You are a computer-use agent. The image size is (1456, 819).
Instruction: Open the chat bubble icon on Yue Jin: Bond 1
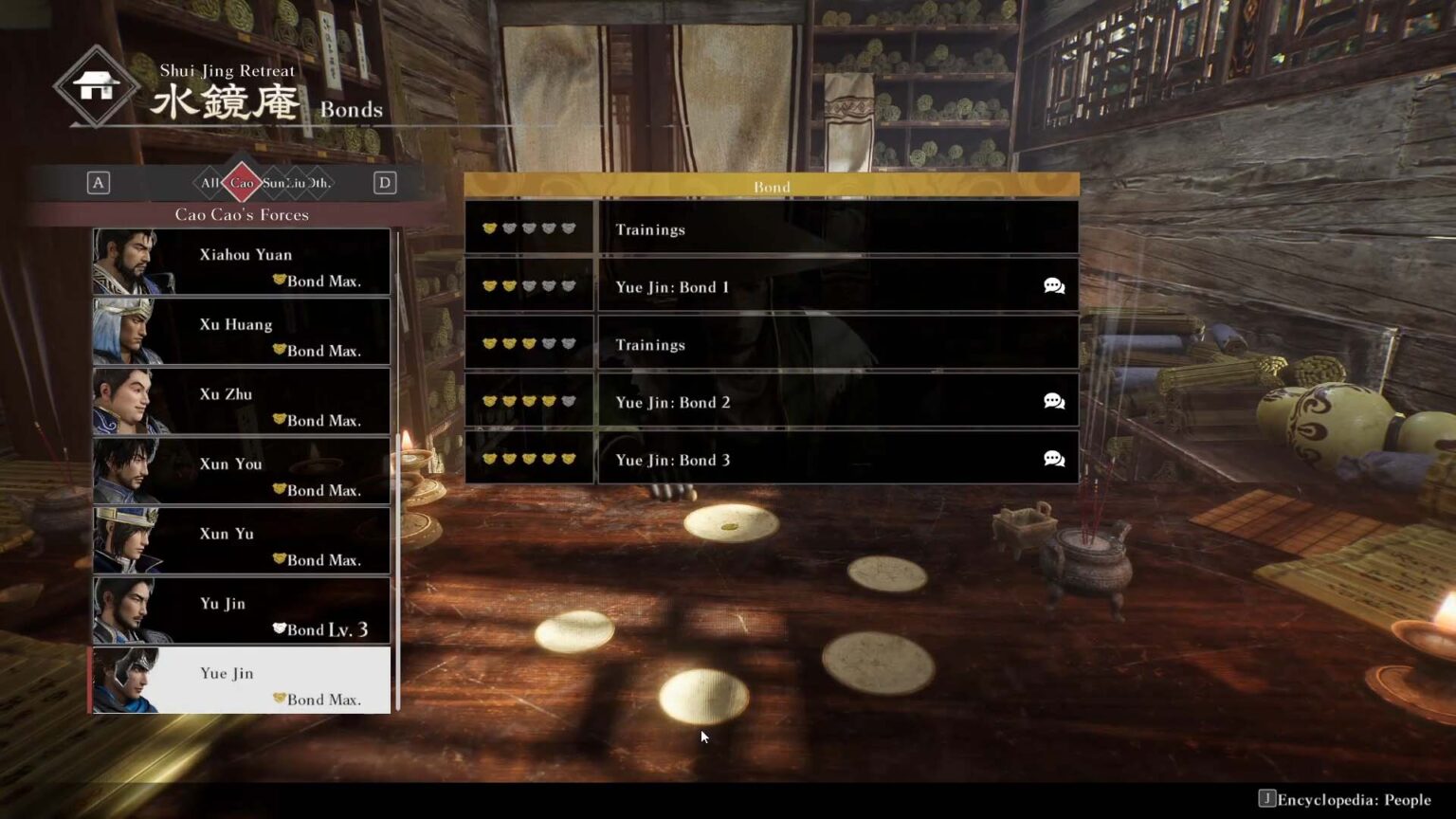[x=1053, y=285]
